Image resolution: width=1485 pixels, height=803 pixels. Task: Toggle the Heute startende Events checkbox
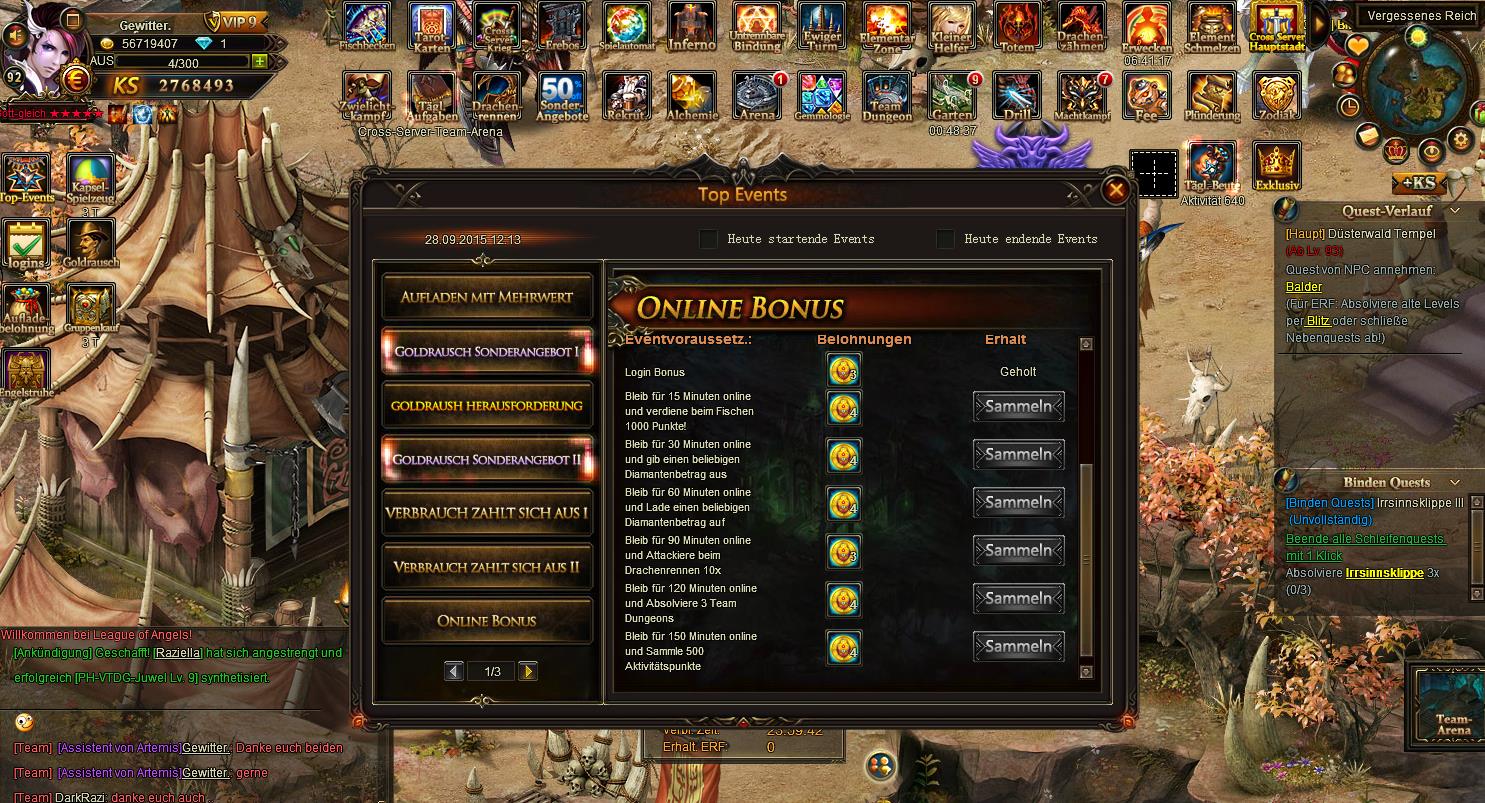coord(708,239)
